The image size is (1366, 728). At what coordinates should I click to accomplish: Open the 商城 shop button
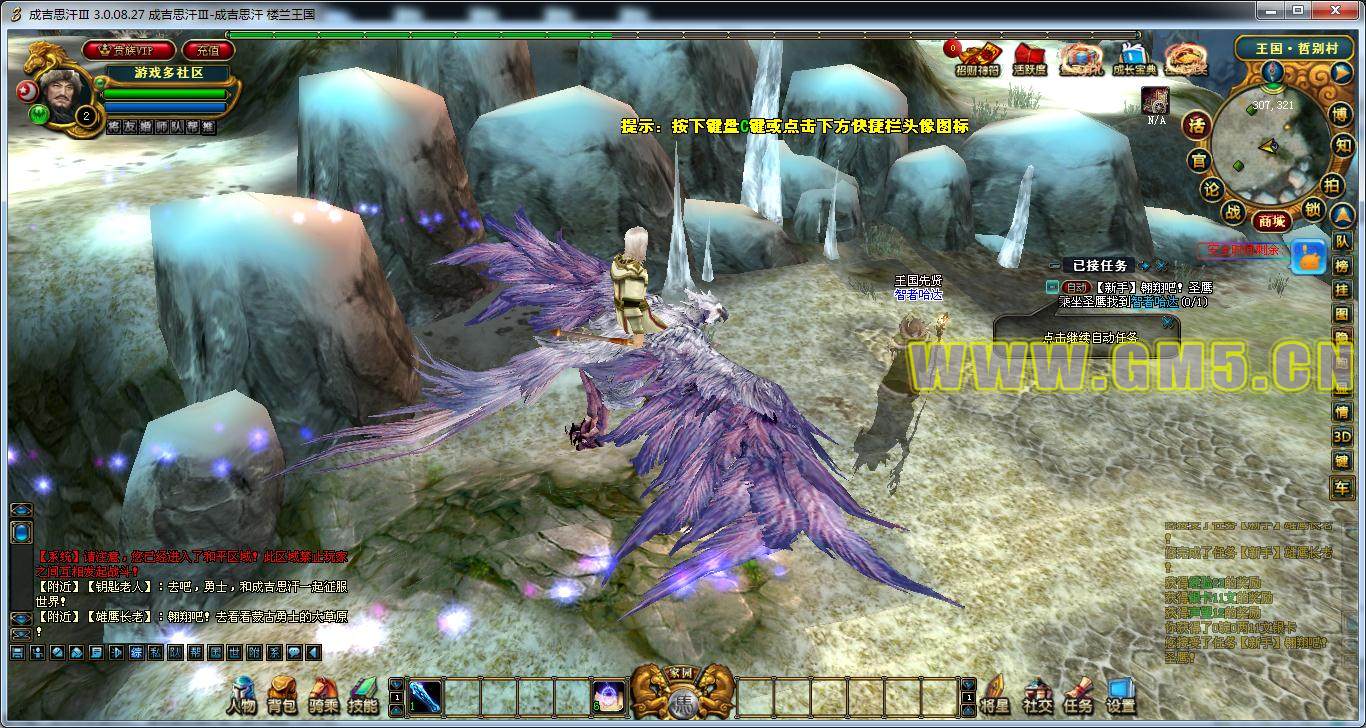click(1270, 220)
